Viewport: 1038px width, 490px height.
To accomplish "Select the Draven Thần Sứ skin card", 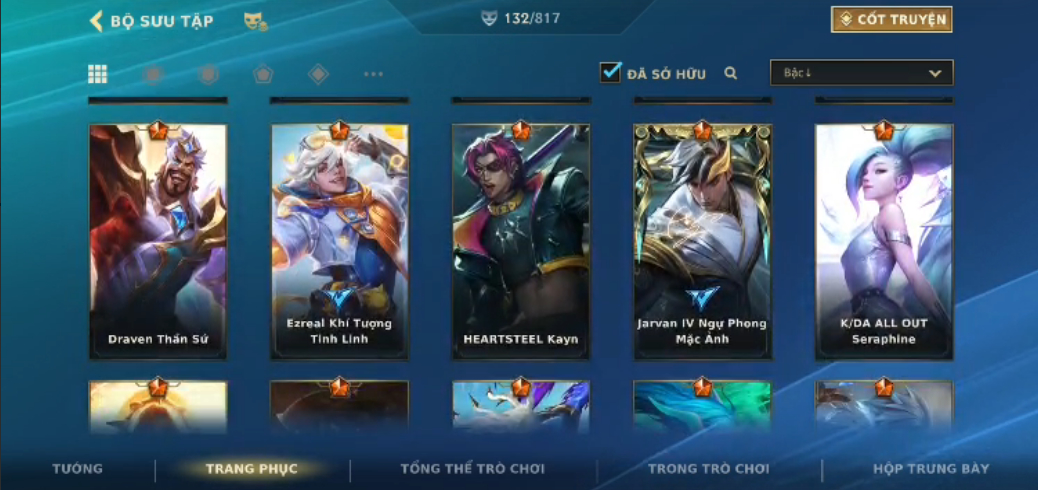I will [x=158, y=240].
